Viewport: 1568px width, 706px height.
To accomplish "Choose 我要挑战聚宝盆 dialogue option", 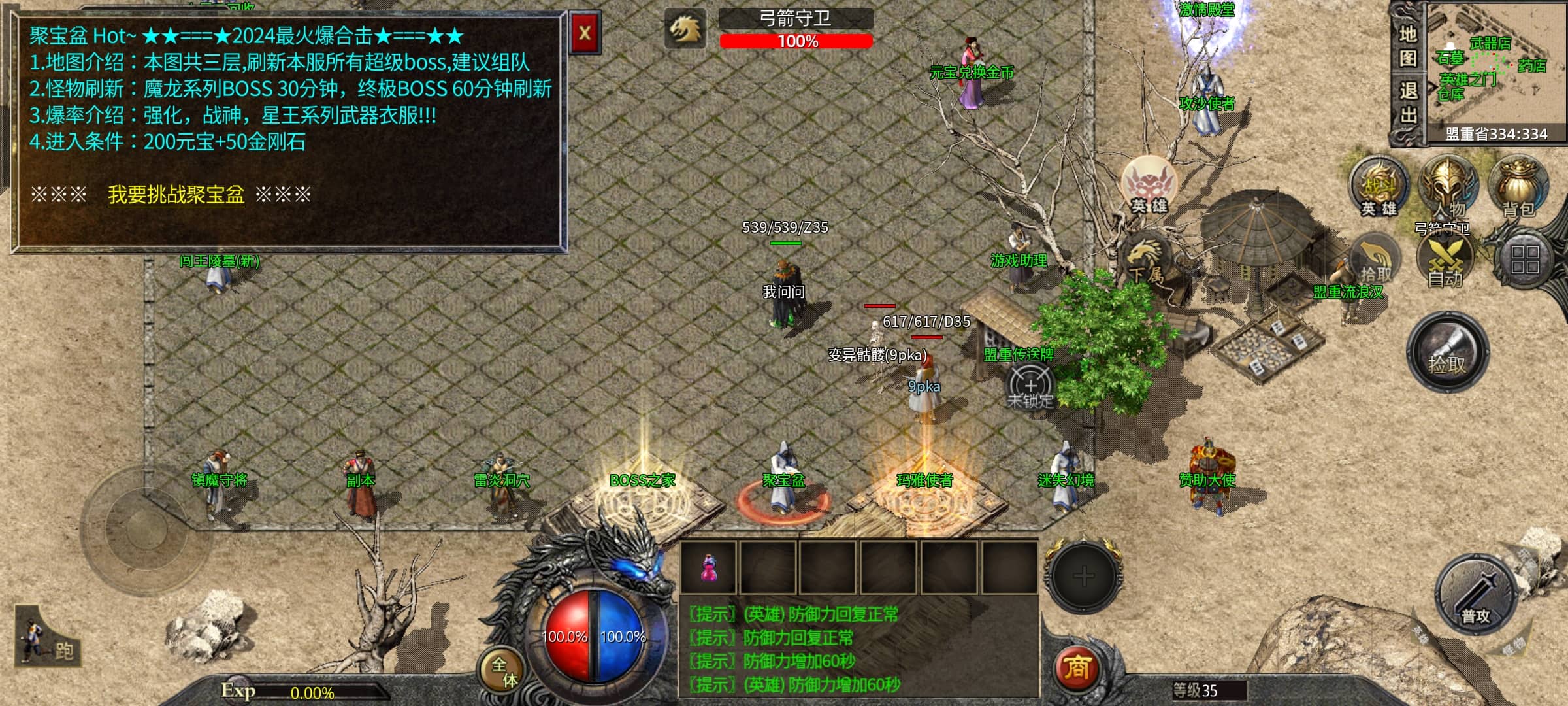I will (x=176, y=195).
